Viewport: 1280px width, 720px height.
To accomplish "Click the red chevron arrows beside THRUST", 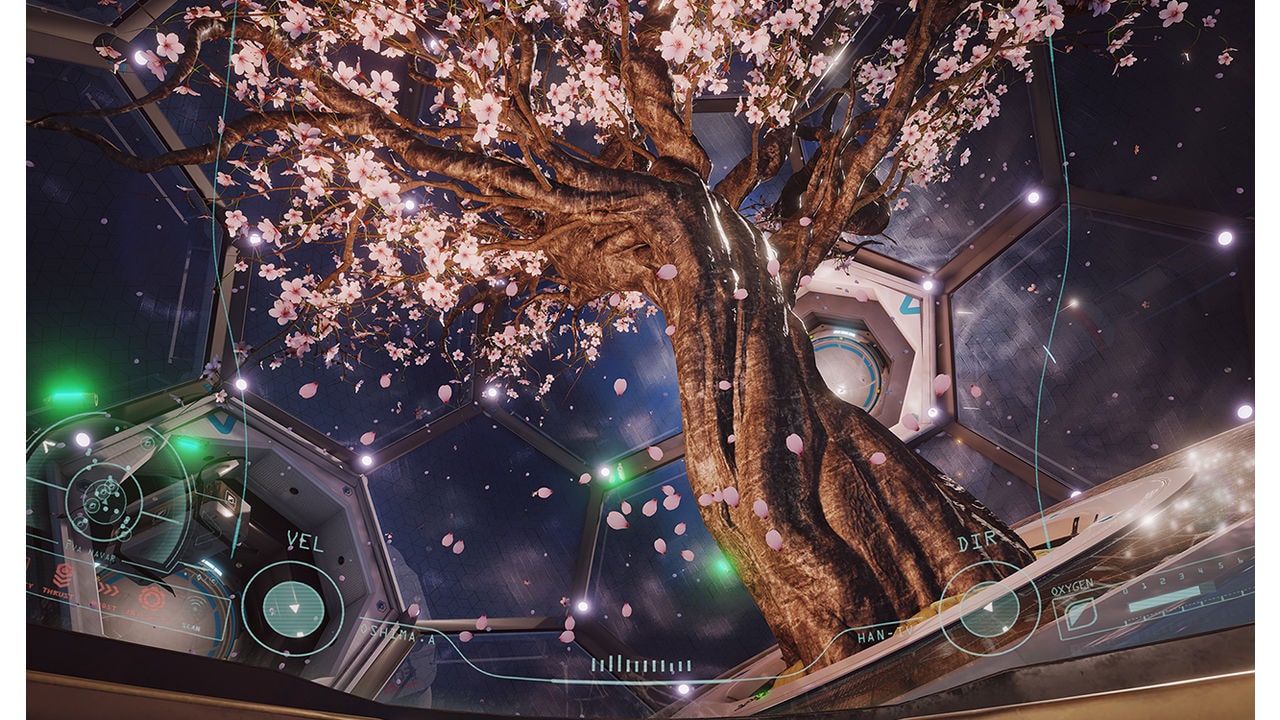I will click(109, 589).
